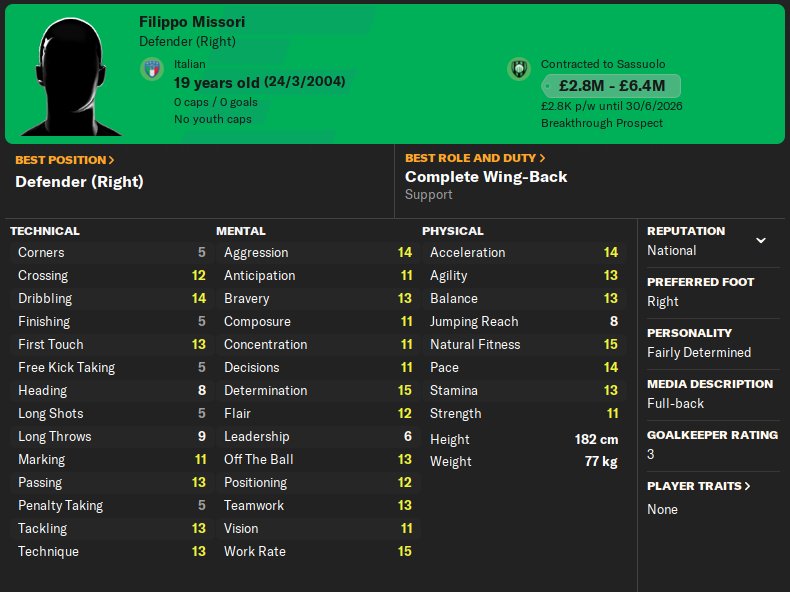Select the Determination attribute row
Screen dimensions: 790x592
coord(316,390)
